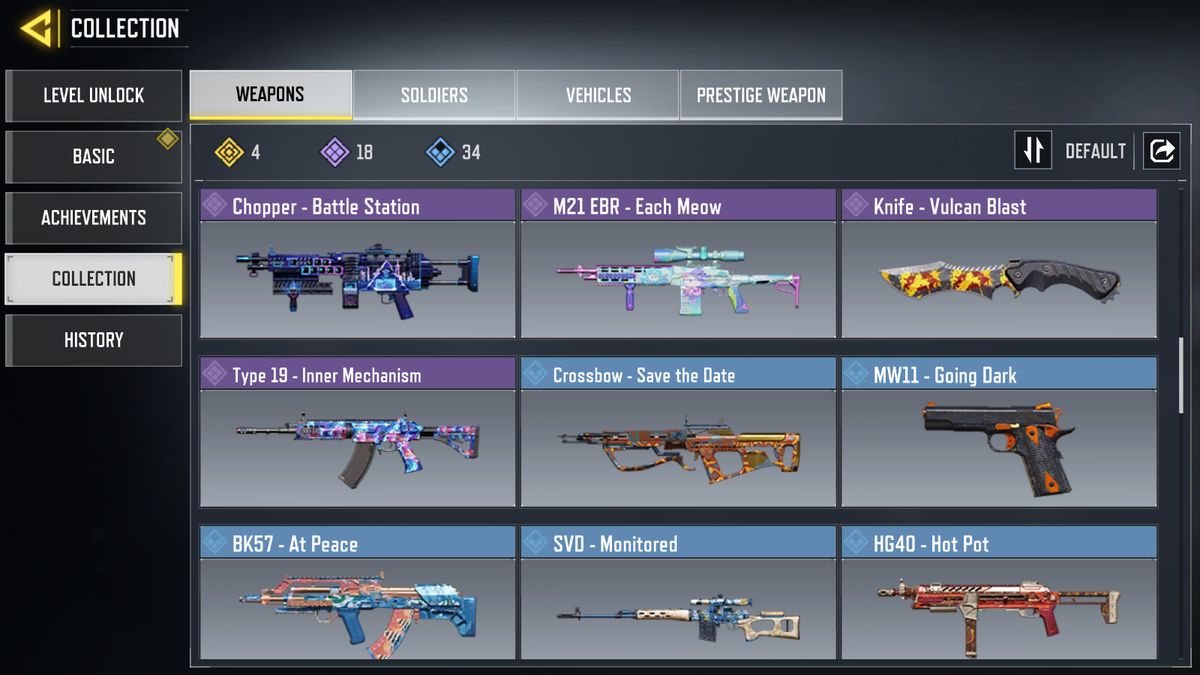The height and width of the screenshot is (675, 1200).
Task: Open the Level Unlock menu
Action: [x=93, y=96]
